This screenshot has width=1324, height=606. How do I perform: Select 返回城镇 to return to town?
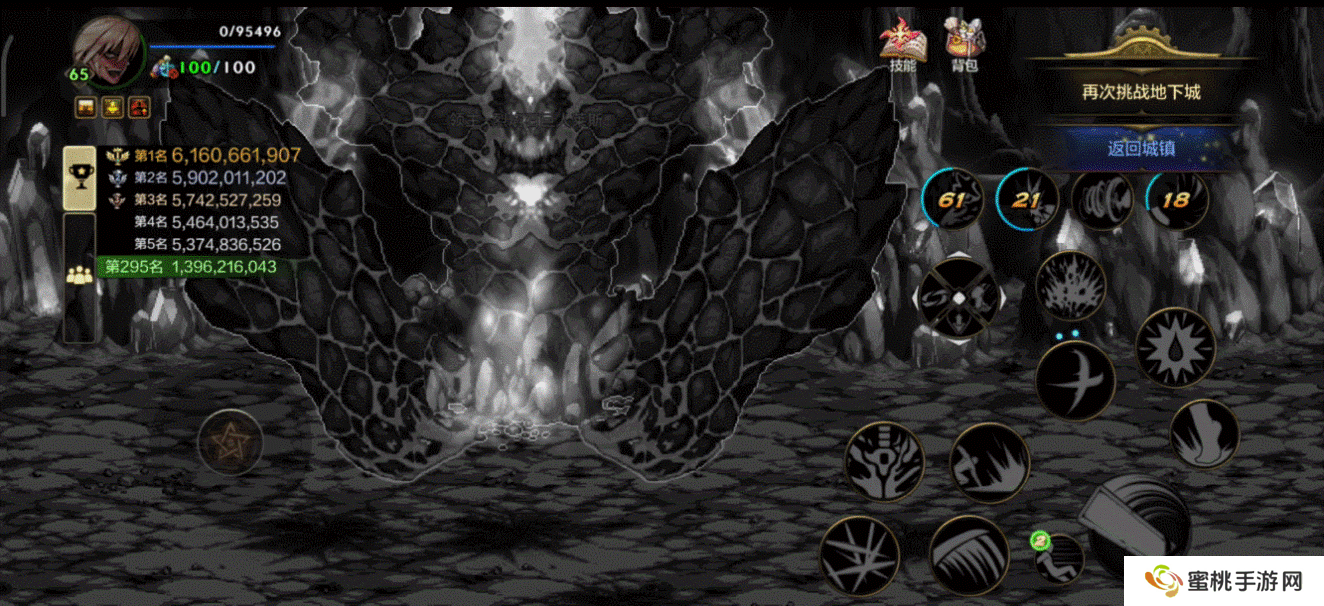[x=1141, y=149]
